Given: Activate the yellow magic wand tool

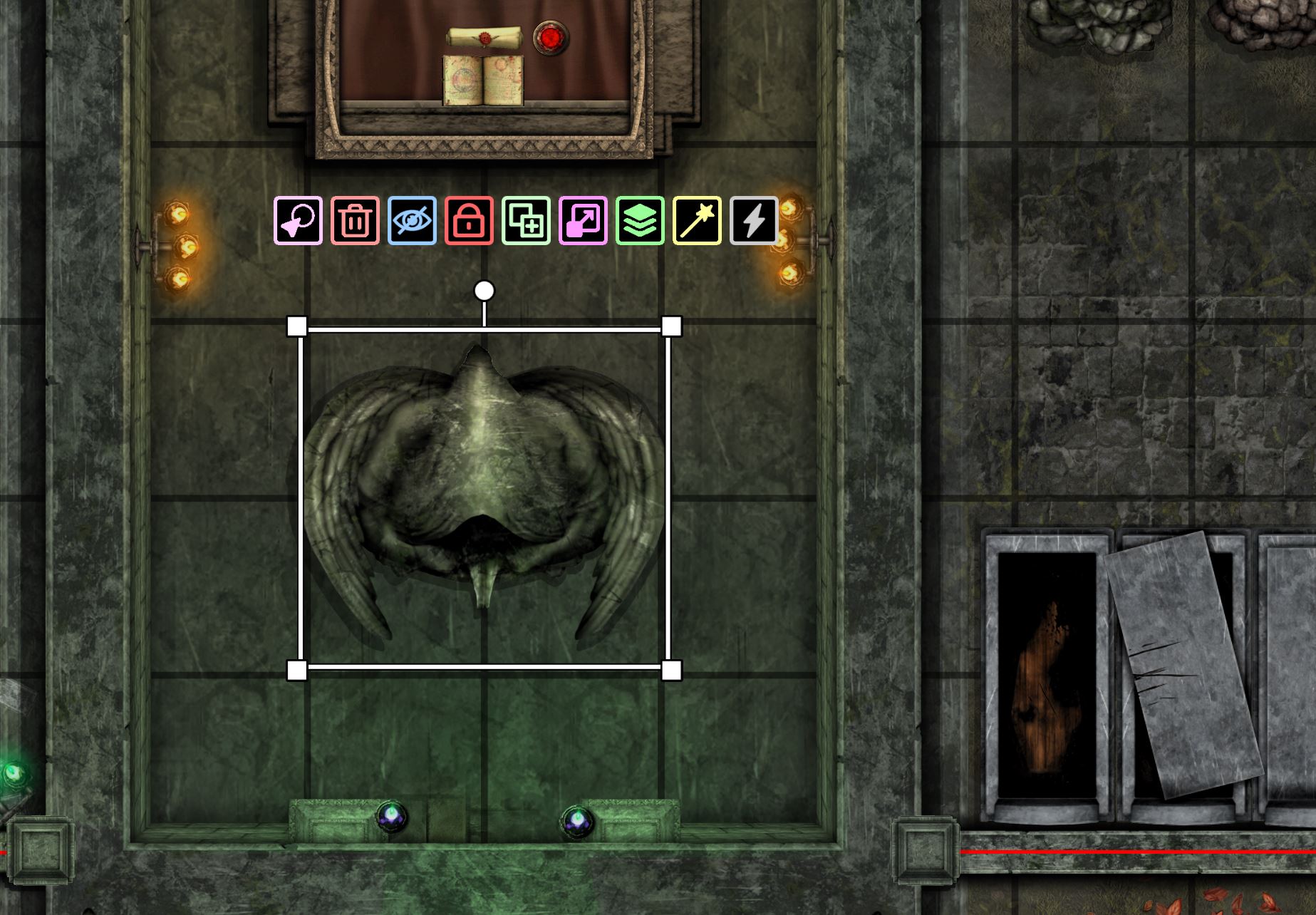Looking at the screenshot, I should coord(697,221).
